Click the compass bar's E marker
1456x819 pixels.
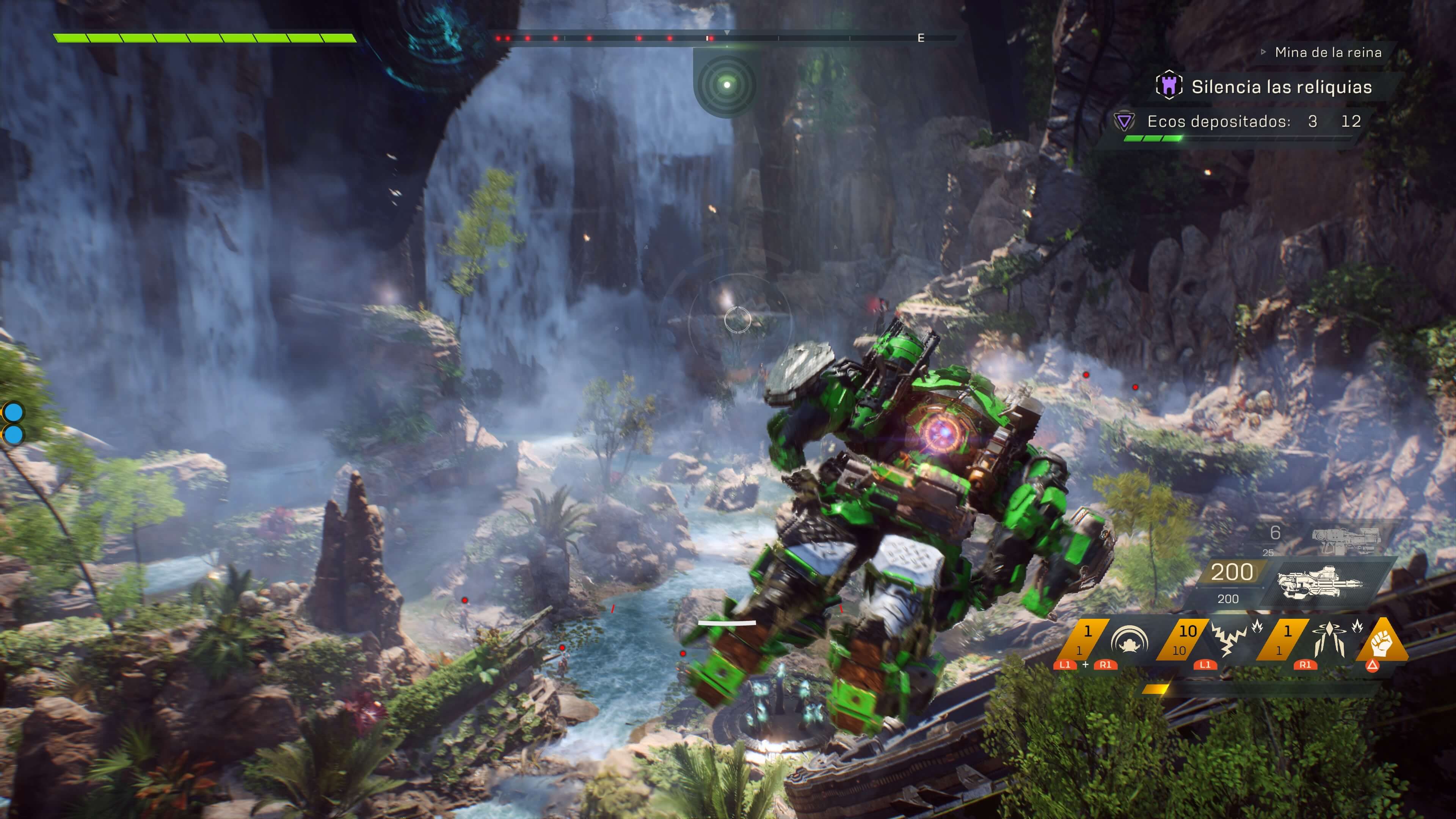921,38
